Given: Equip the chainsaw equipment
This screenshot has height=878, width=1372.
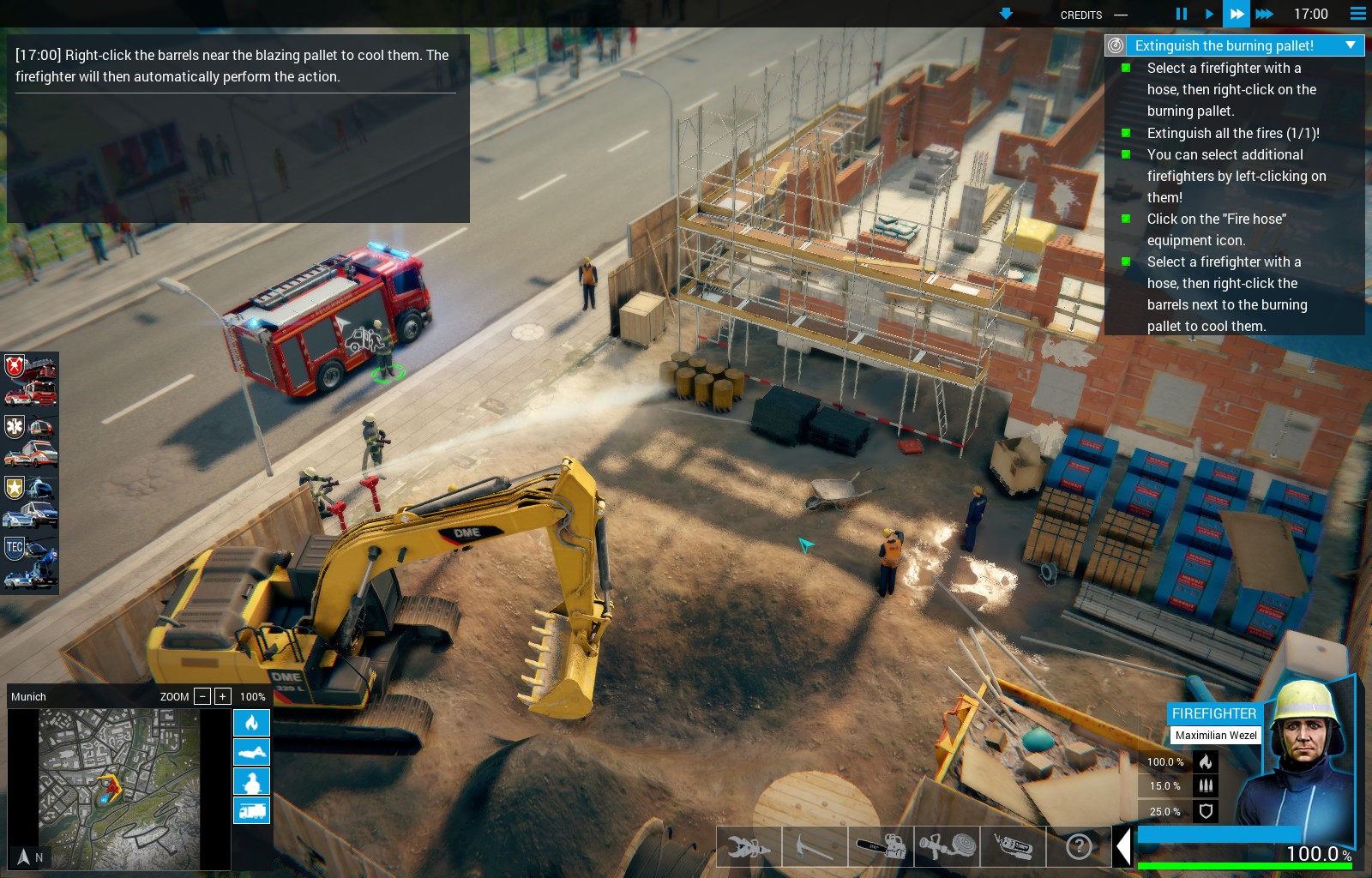Looking at the screenshot, I should pos(881,847).
